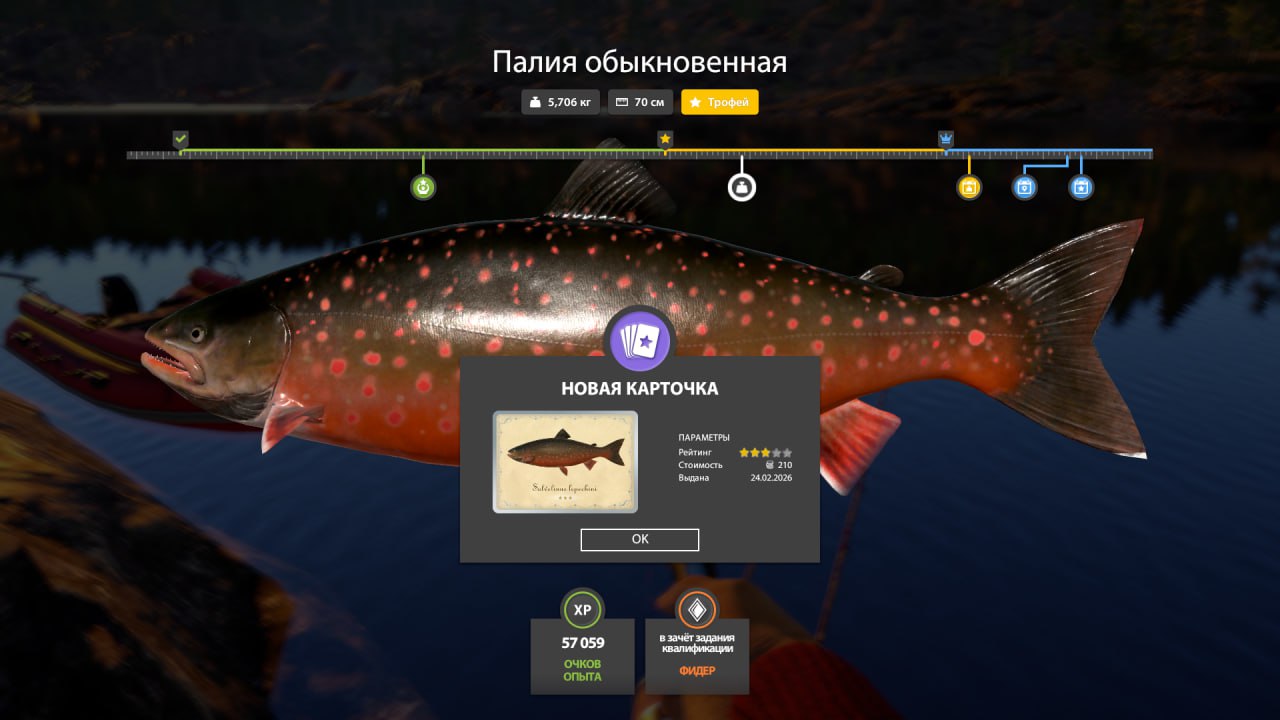
Task: Click the orange diamond qualification icon
Action: 696,608
